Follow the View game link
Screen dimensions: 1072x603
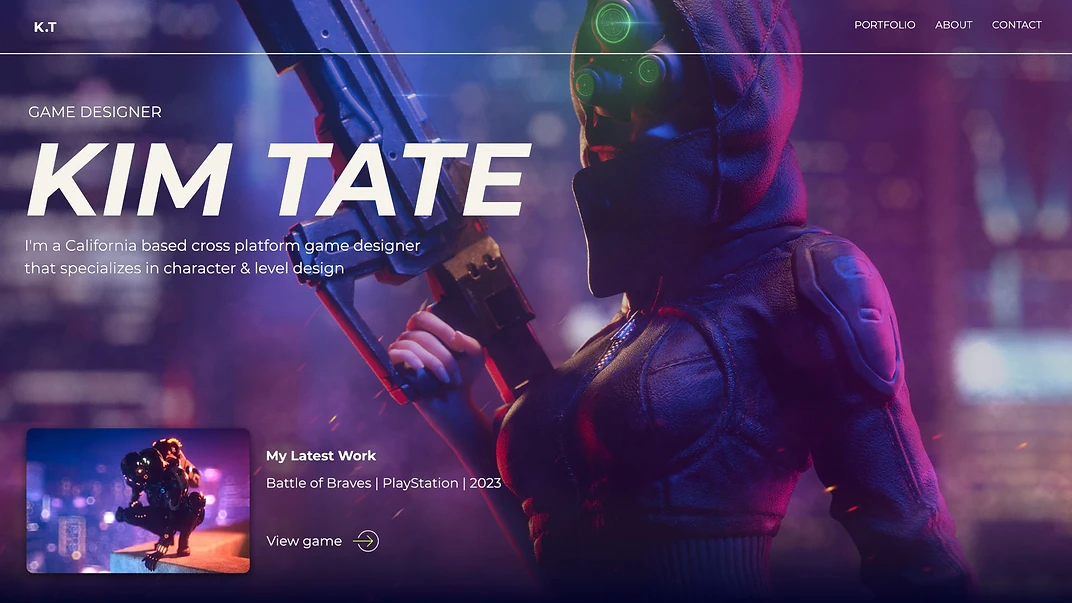click(x=304, y=541)
